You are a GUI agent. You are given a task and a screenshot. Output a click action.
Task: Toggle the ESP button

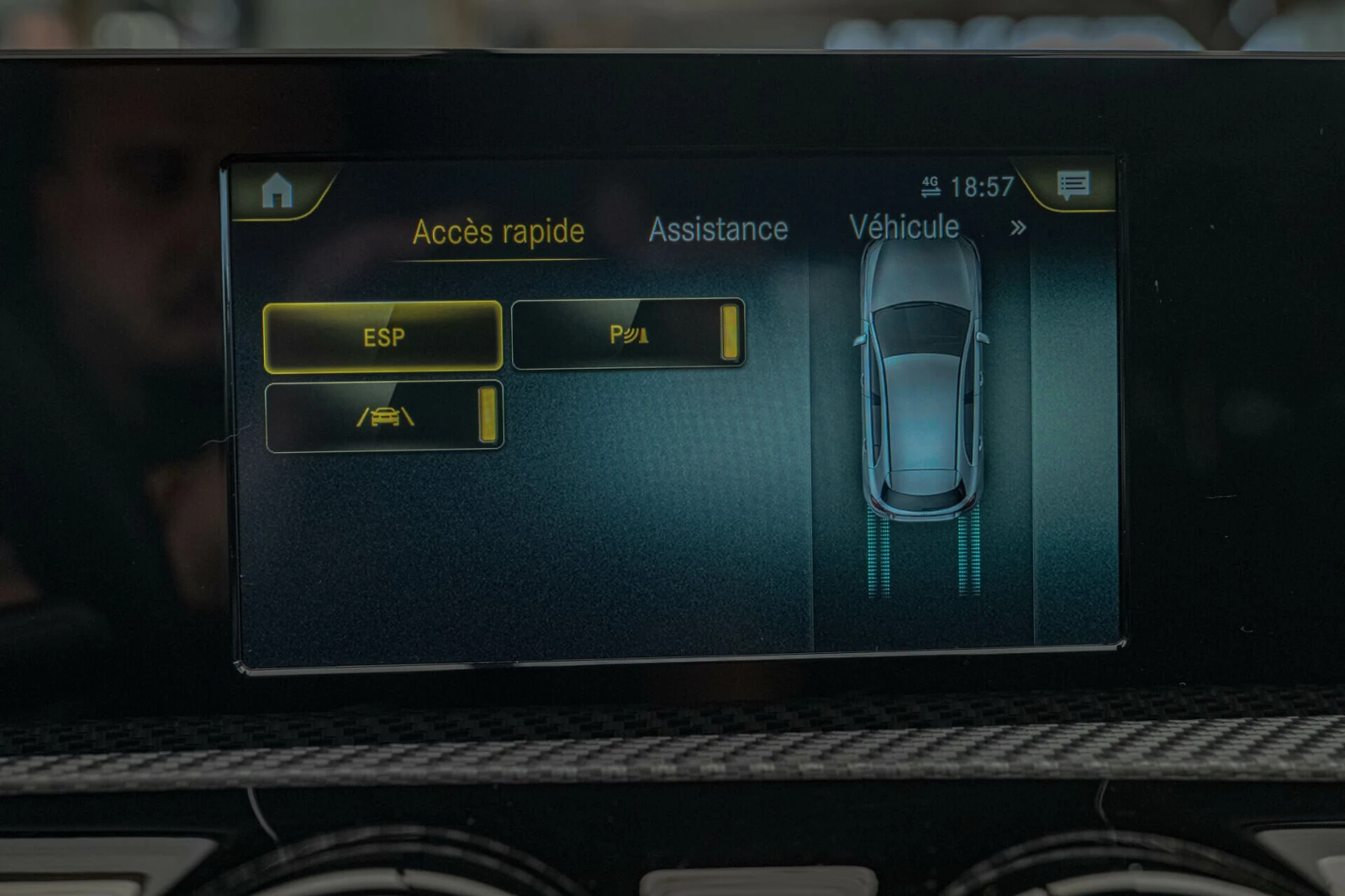tap(382, 337)
